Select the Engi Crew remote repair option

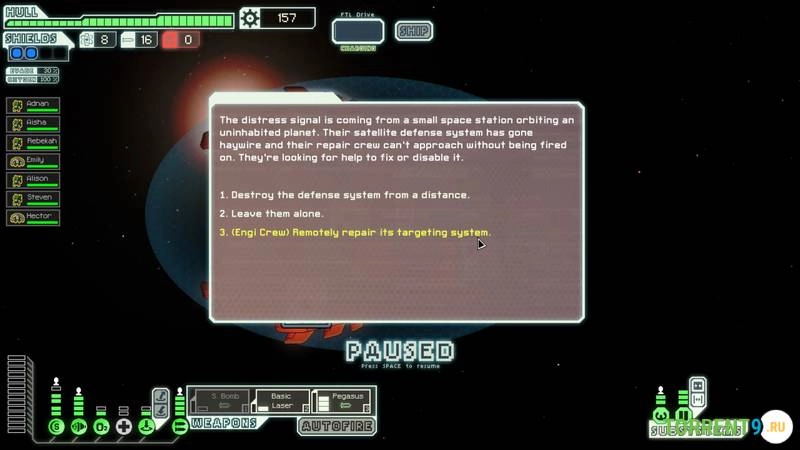tap(355, 233)
